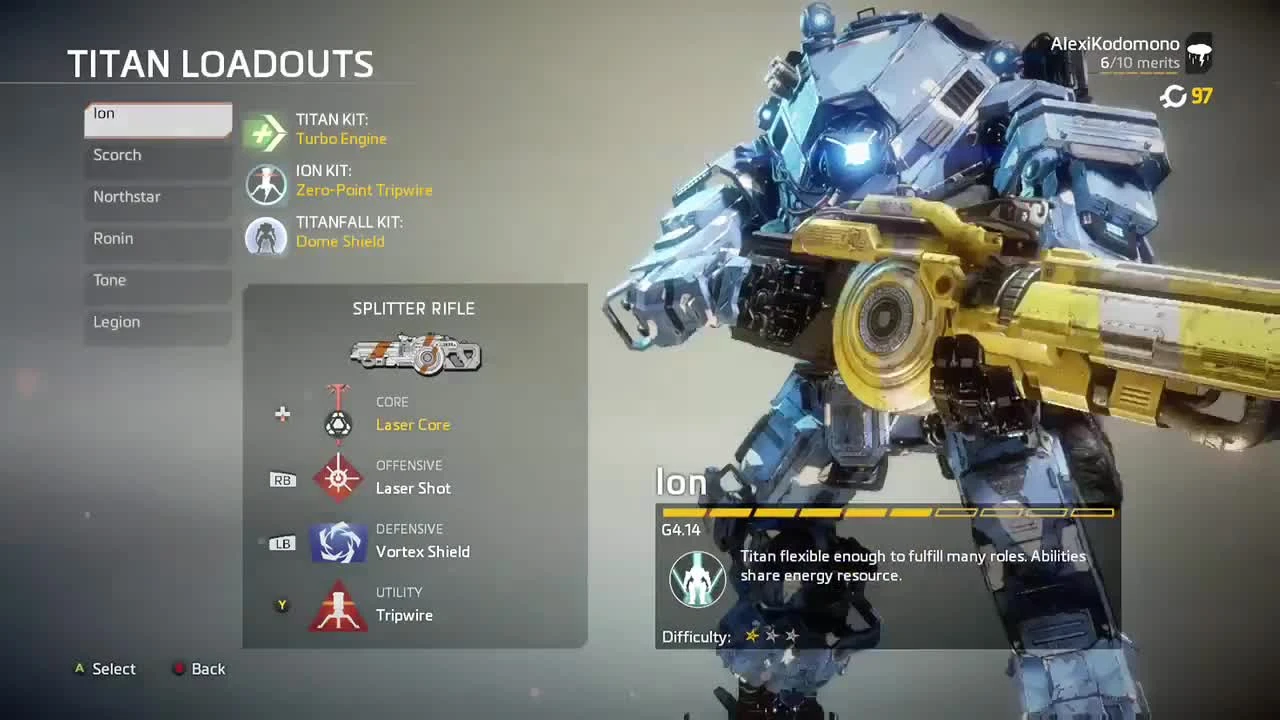Image resolution: width=1280 pixels, height=720 pixels.
Task: Open the Splitter Rifle weapon thumbnail
Action: click(414, 352)
